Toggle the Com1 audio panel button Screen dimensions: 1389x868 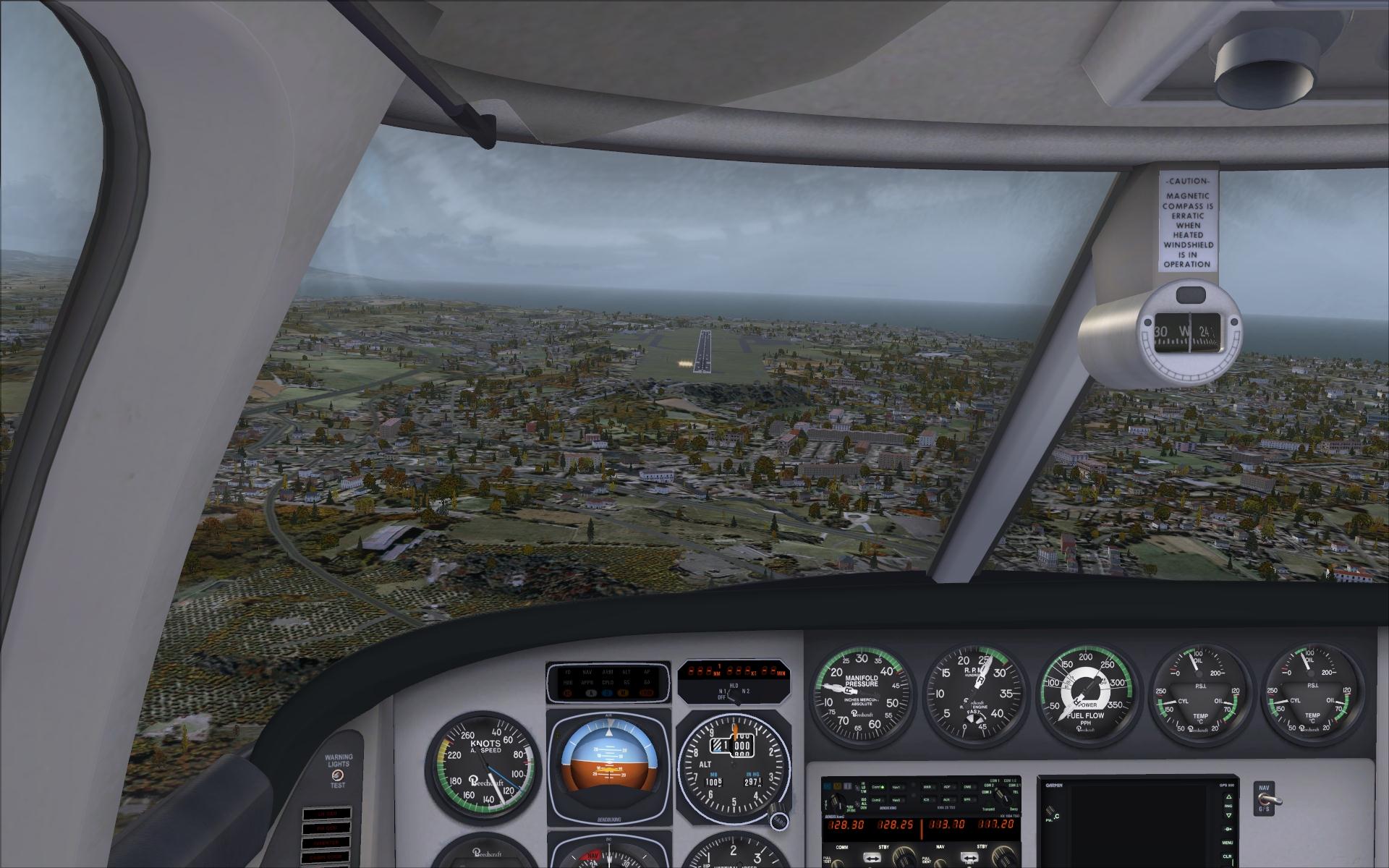pos(876,787)
